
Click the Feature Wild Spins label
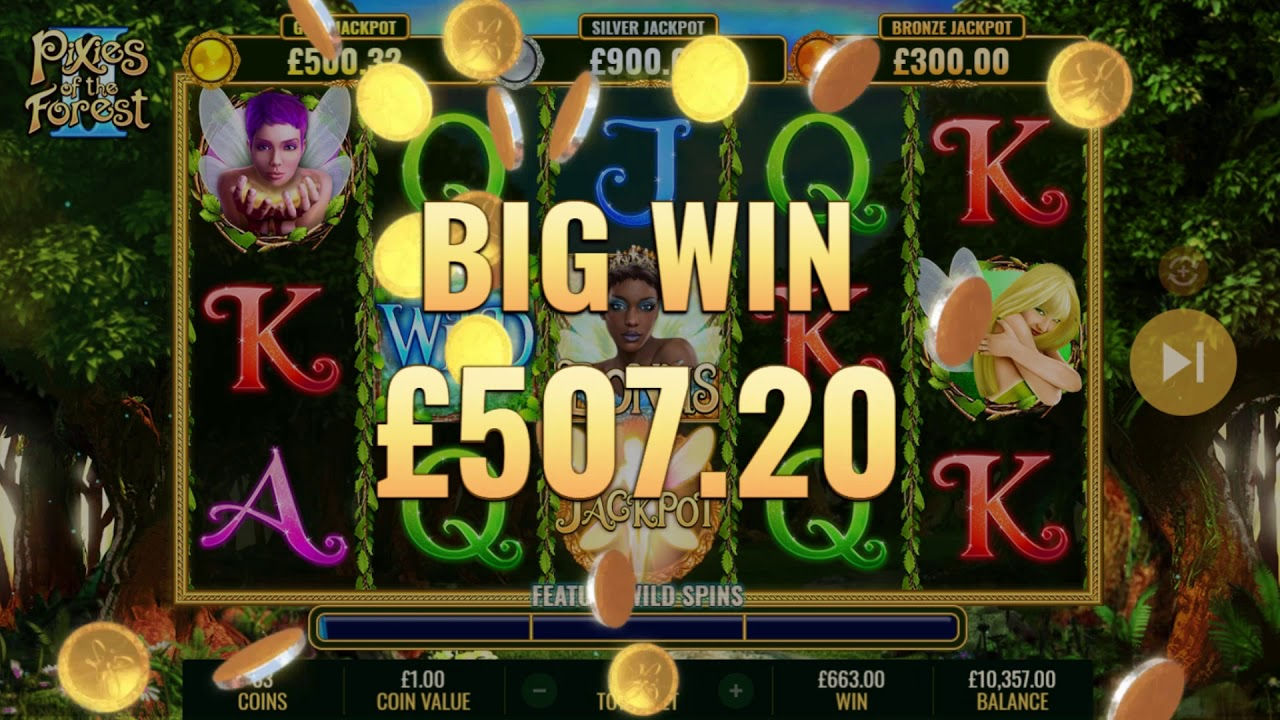coord(637,595)
